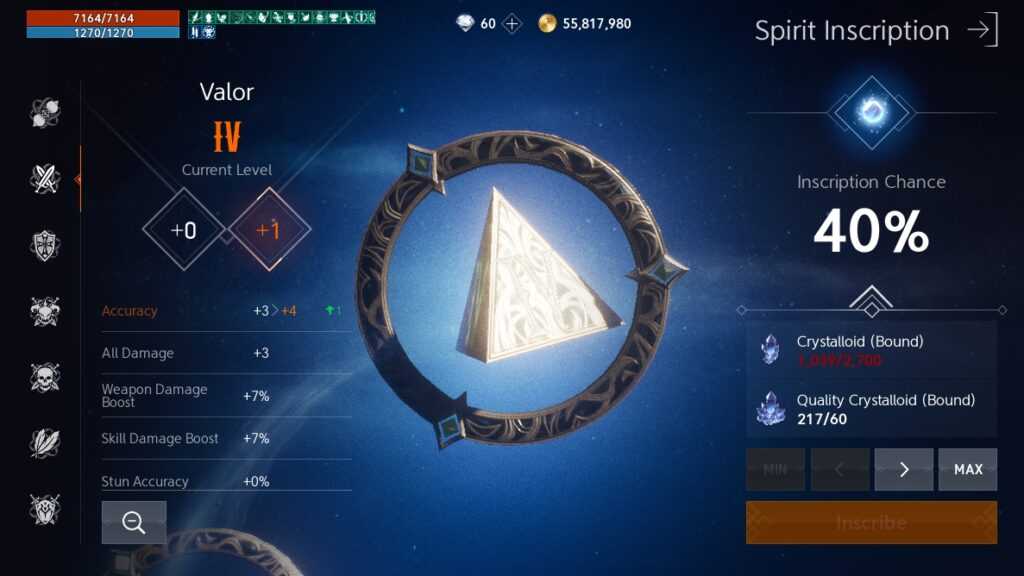The width and height of the screenshot is (1024, 576).
Task: Select the topmost orb category tab
Action: (x=45, y=113)
